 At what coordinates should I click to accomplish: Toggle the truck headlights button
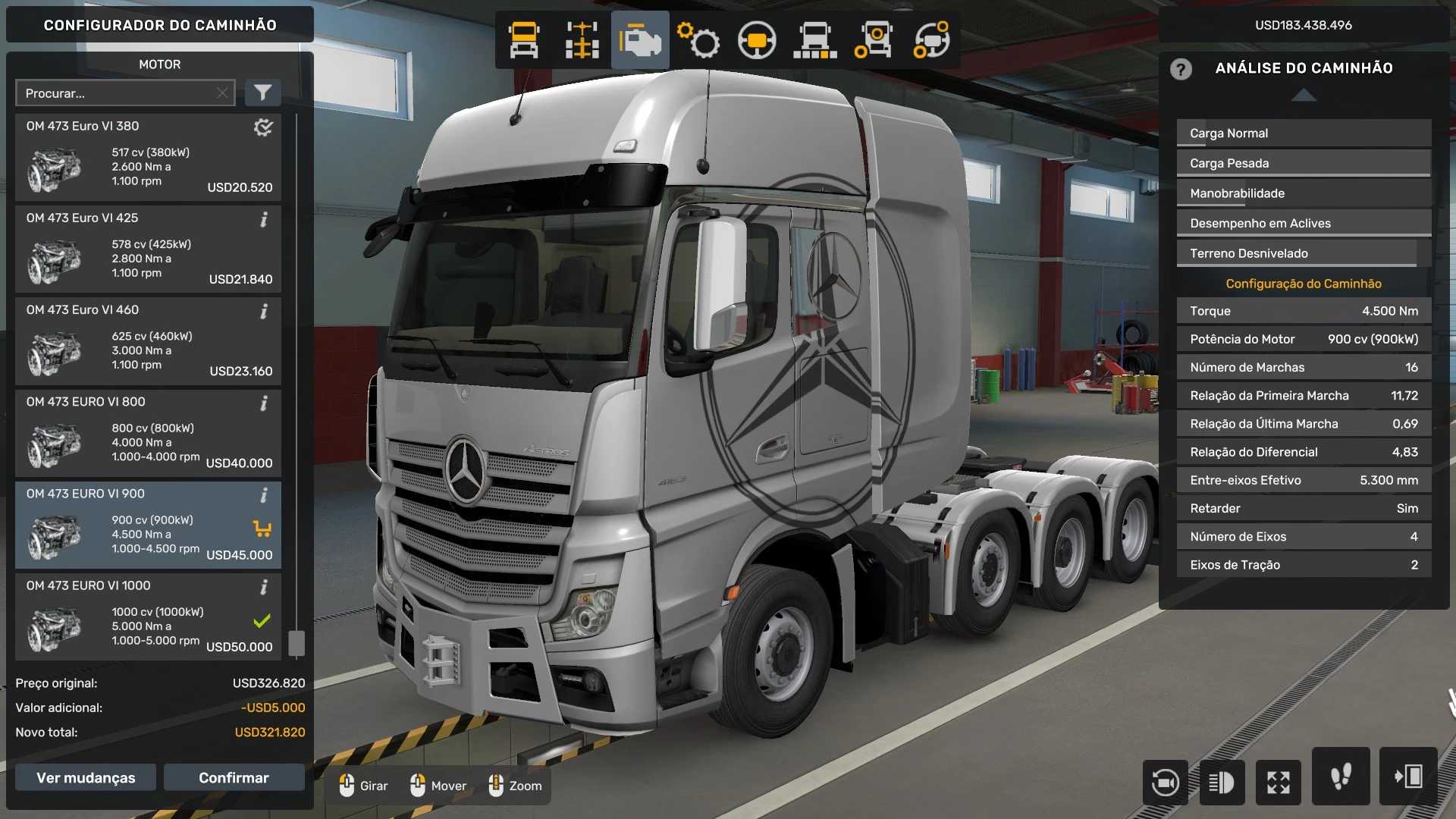coord(1222,782)
